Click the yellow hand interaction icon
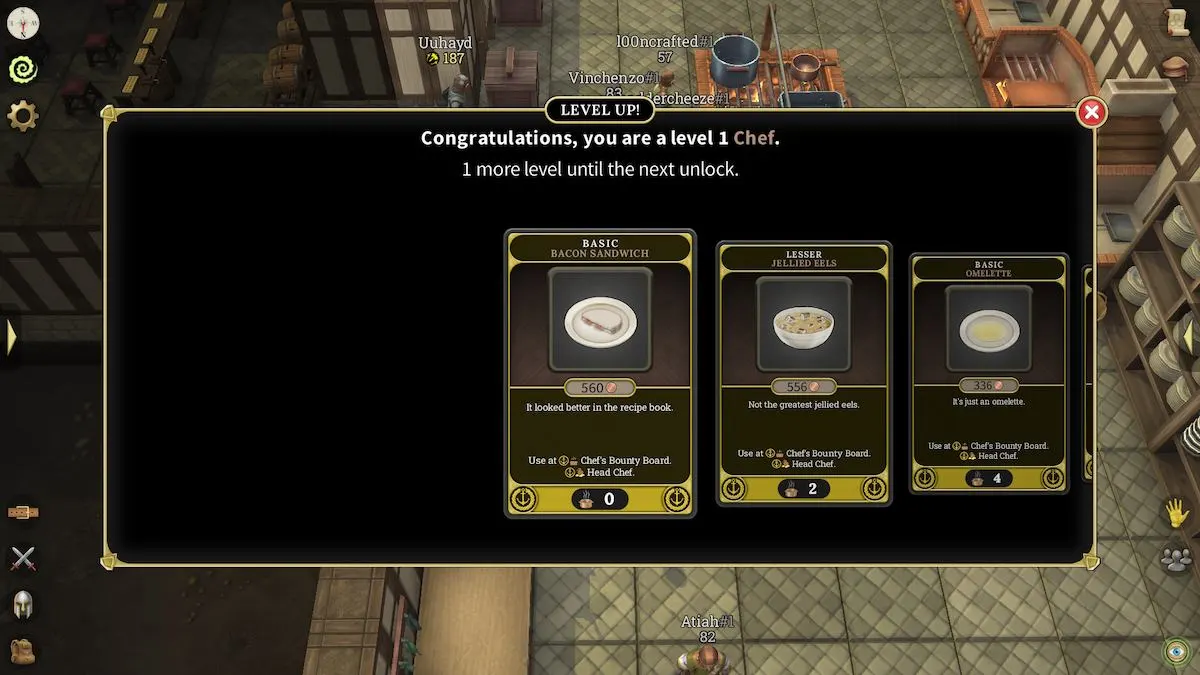The height and width of the screenshot is (675, 1200). point(1177,514)
